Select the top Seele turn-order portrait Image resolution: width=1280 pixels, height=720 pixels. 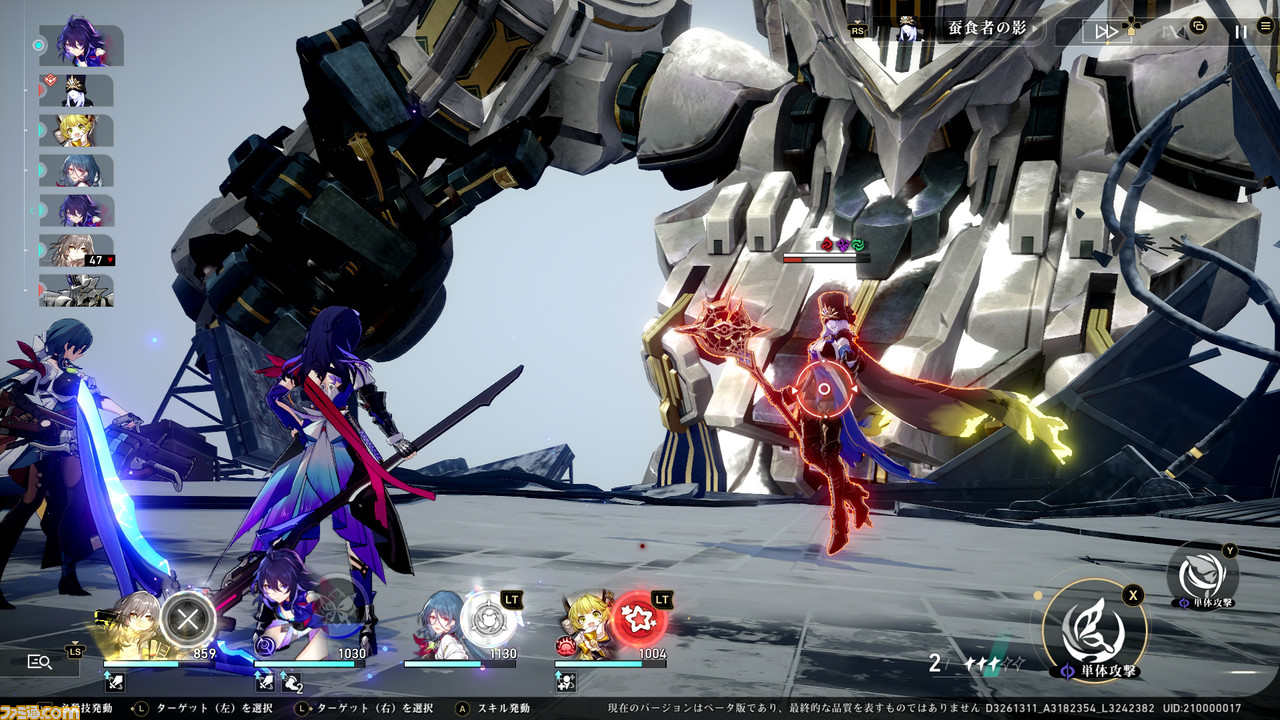(81, 46)
